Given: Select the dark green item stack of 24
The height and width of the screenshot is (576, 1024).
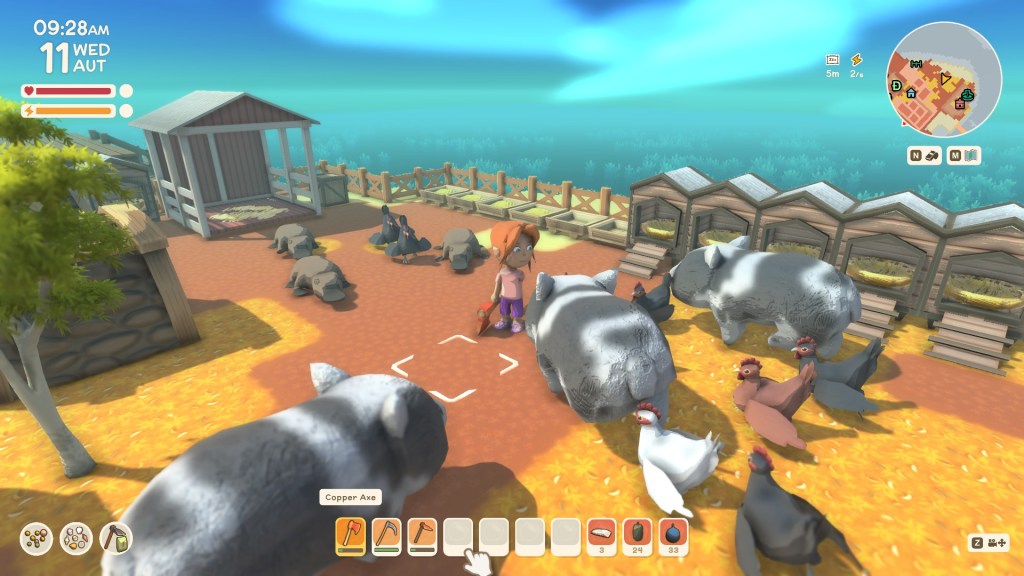Looking at the screenshot, I should tap(638, 535).
